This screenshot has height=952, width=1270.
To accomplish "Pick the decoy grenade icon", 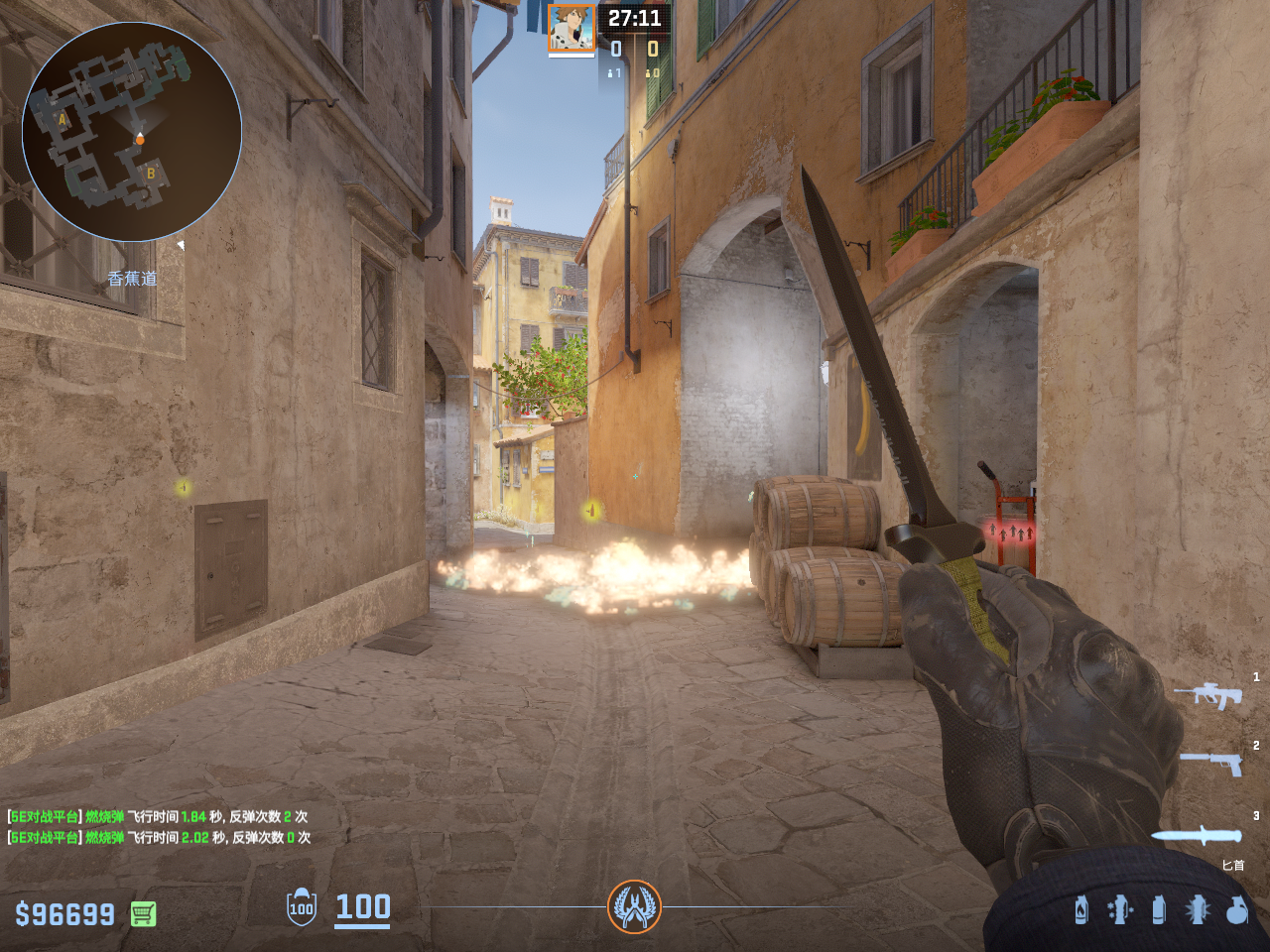I will (x=1120, y=909).
